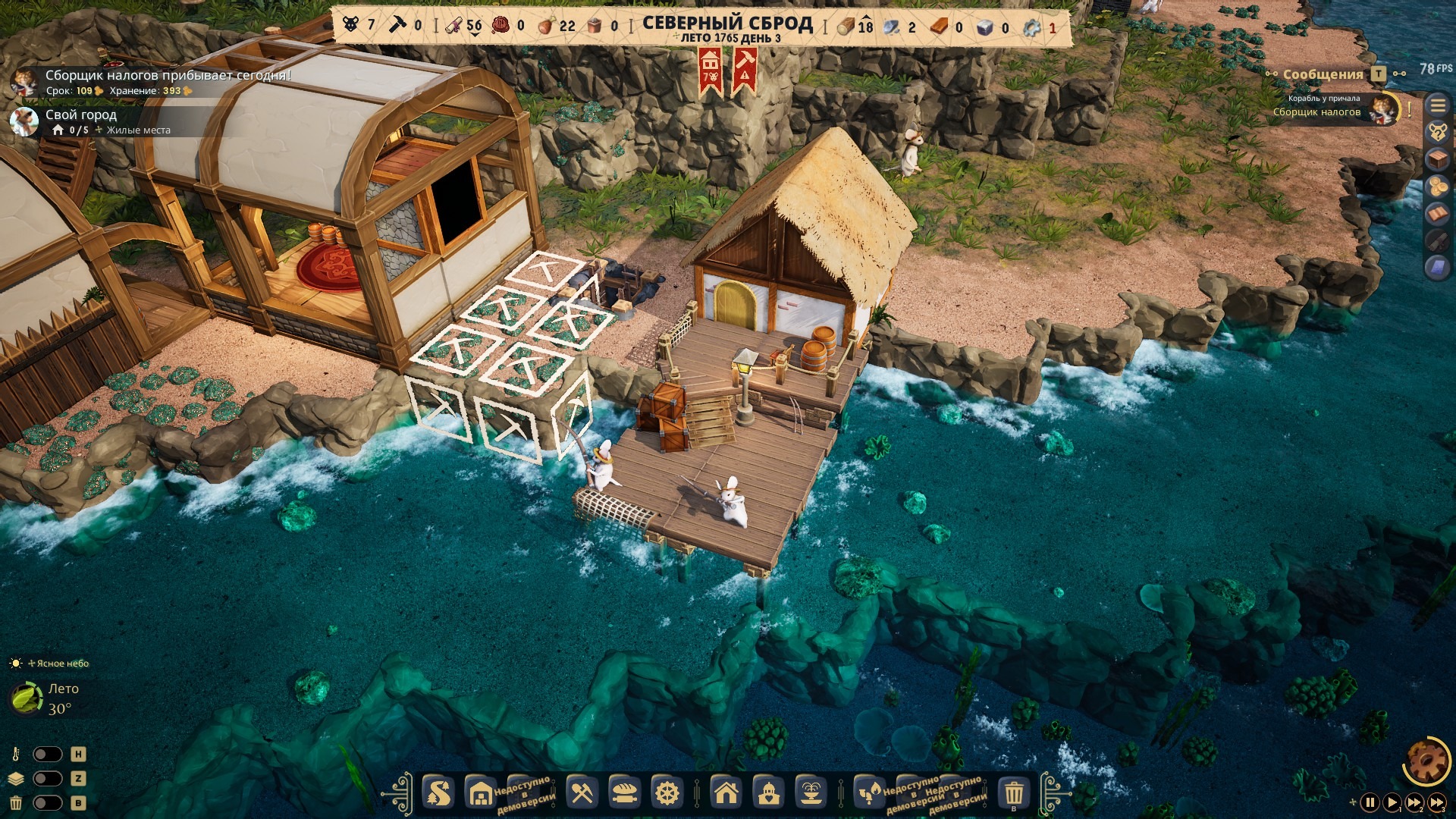Set game speed to normal play
The image size is (1456, 819).
click(x=1392, y=802)
